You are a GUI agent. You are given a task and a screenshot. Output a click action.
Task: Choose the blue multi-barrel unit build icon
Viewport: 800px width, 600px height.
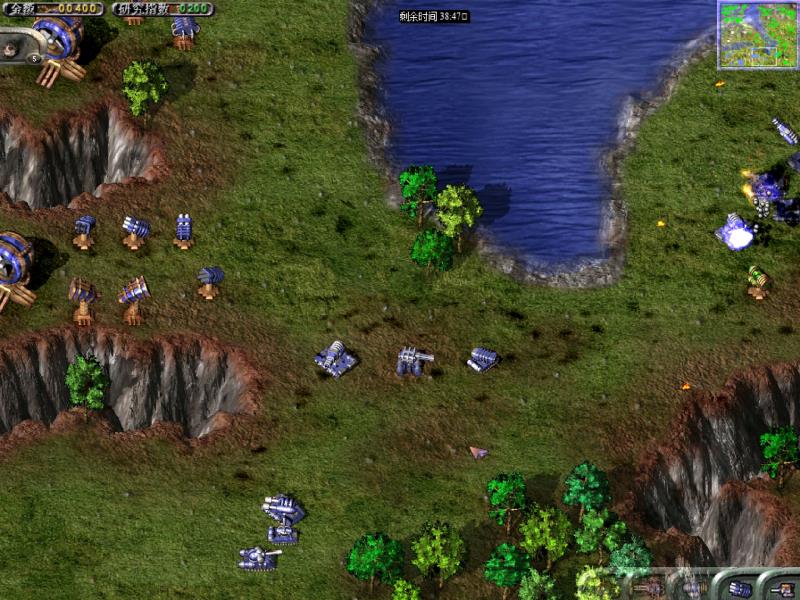[x=739, y=588]
